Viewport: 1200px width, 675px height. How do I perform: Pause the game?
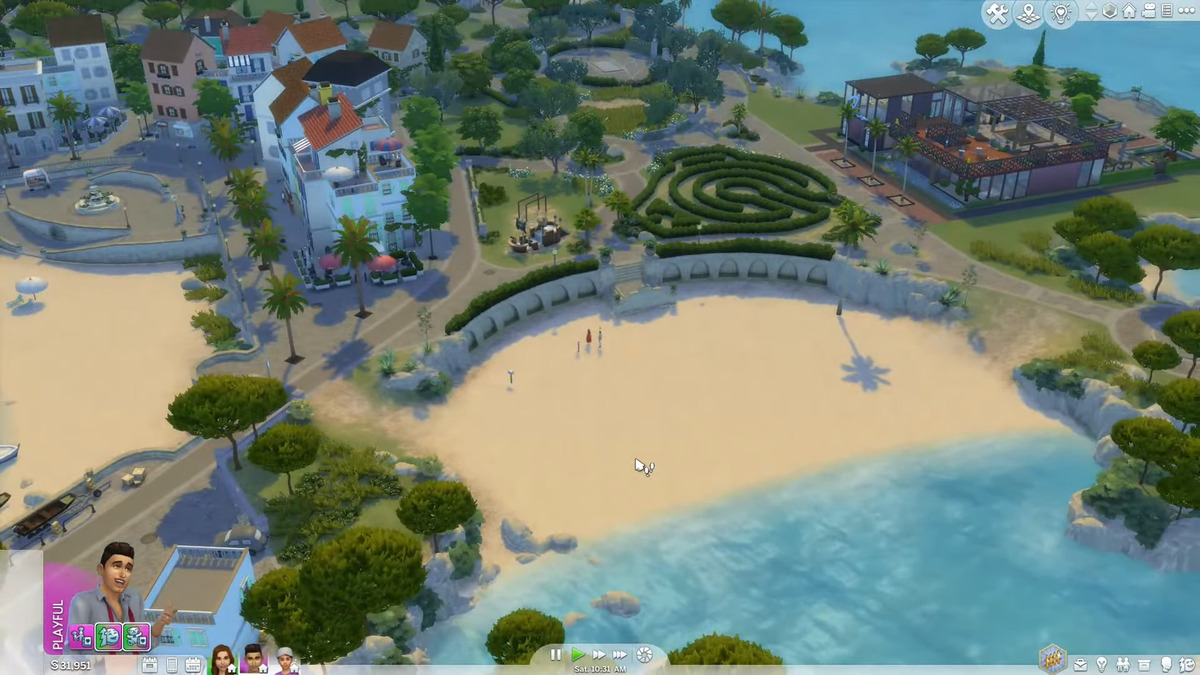click(x=556, y=655)
